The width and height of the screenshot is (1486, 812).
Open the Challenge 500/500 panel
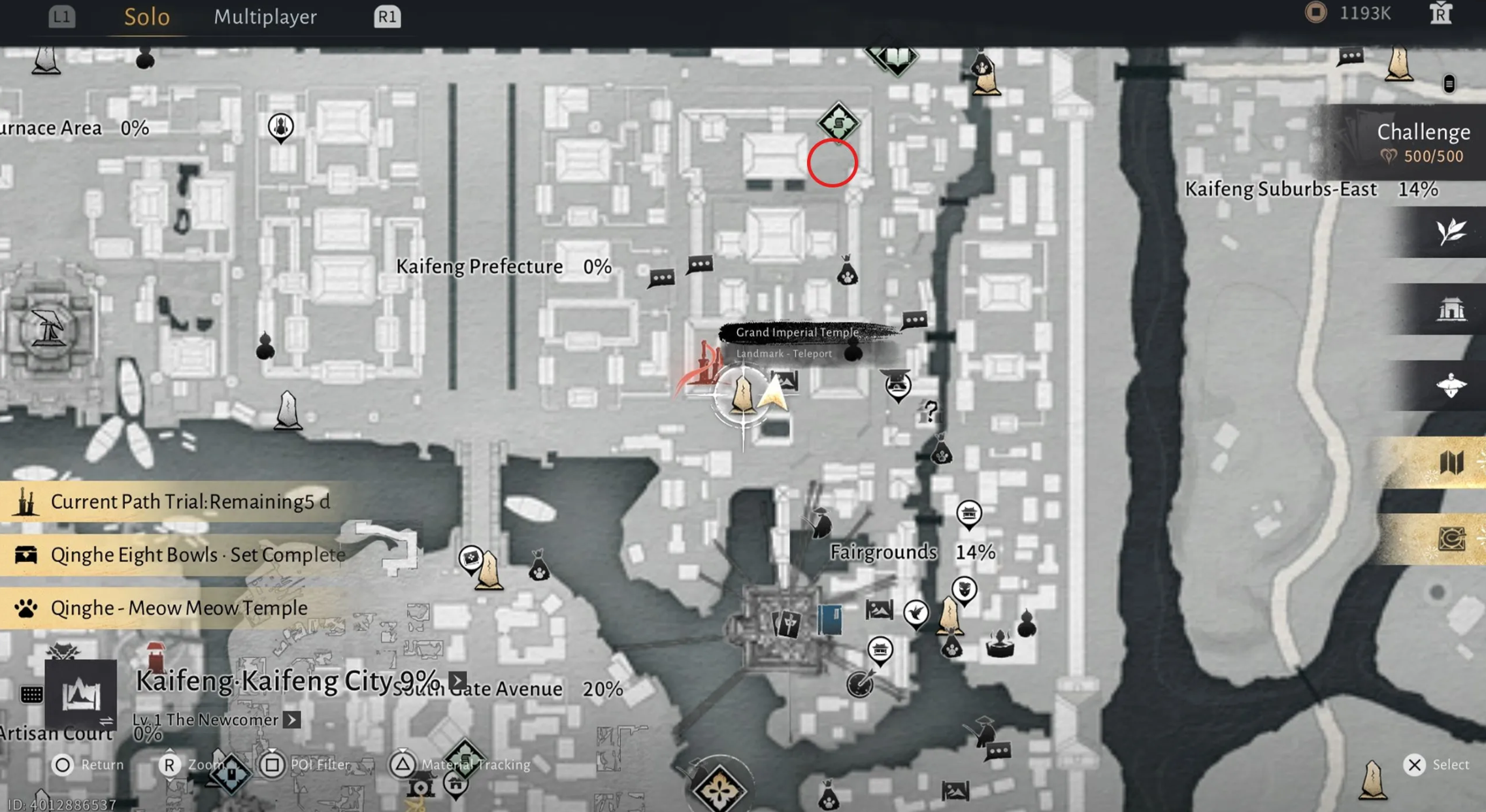point(1422,142)
